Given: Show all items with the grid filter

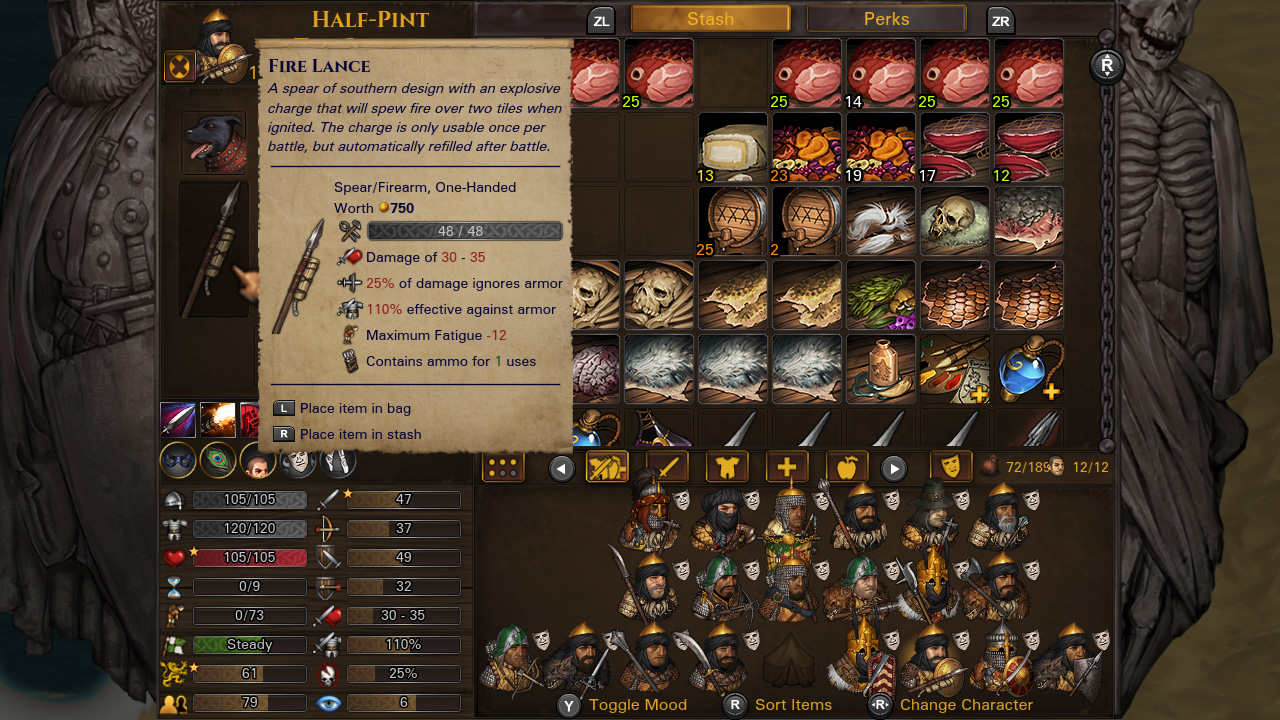Looking at the screenshot, I should 503,466.
